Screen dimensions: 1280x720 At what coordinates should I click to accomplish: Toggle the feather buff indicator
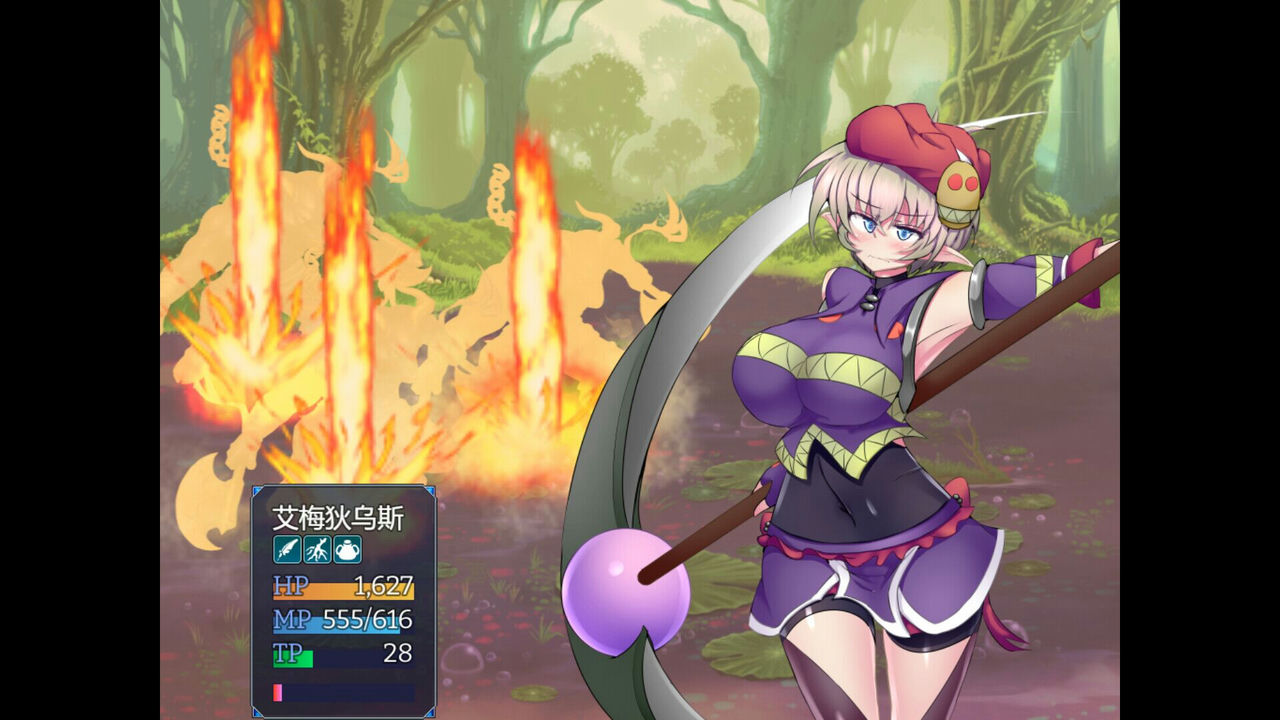tap(286, 549)
